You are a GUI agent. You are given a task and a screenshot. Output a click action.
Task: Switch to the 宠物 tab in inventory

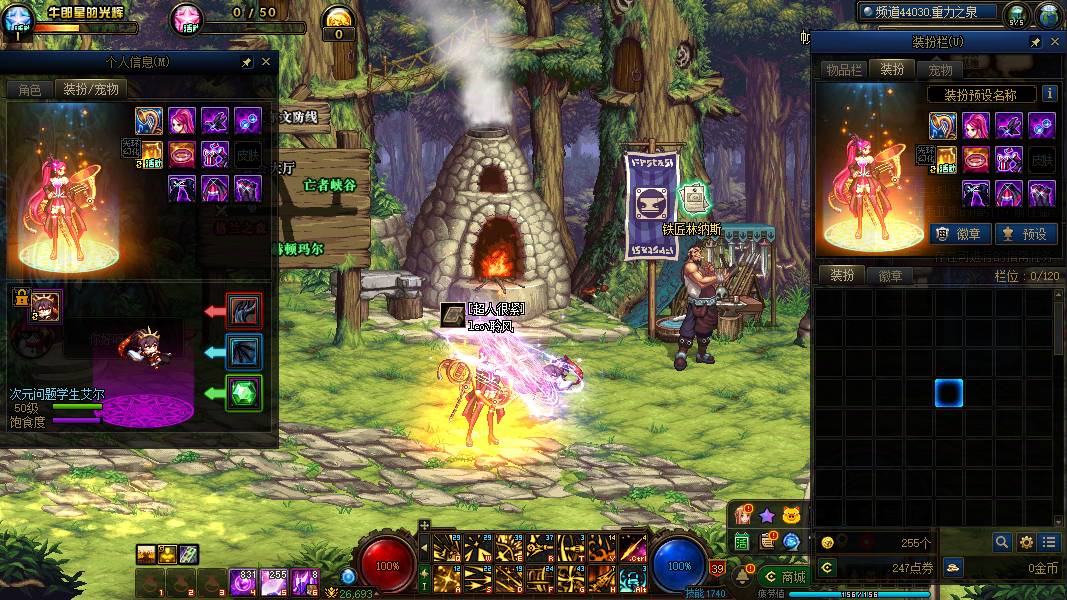pos(940,69)
